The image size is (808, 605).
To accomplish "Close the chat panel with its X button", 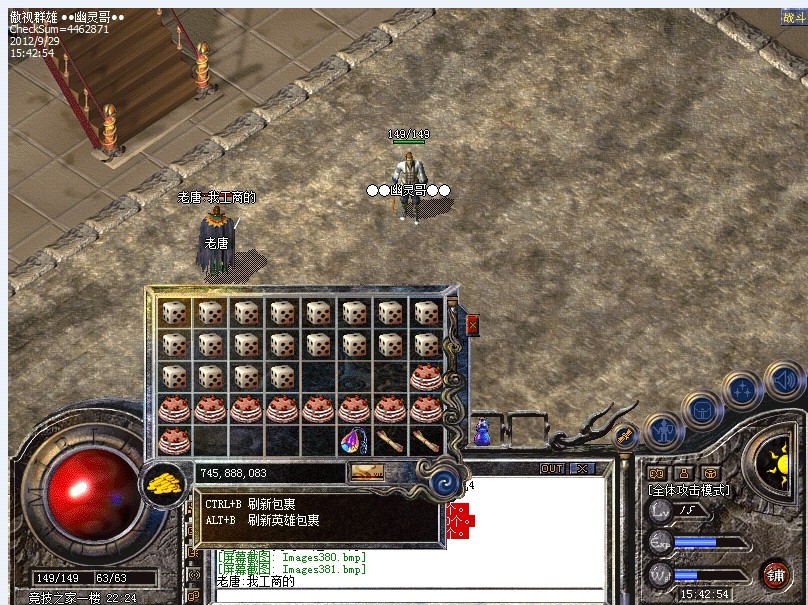I will (x=581, y=468).
